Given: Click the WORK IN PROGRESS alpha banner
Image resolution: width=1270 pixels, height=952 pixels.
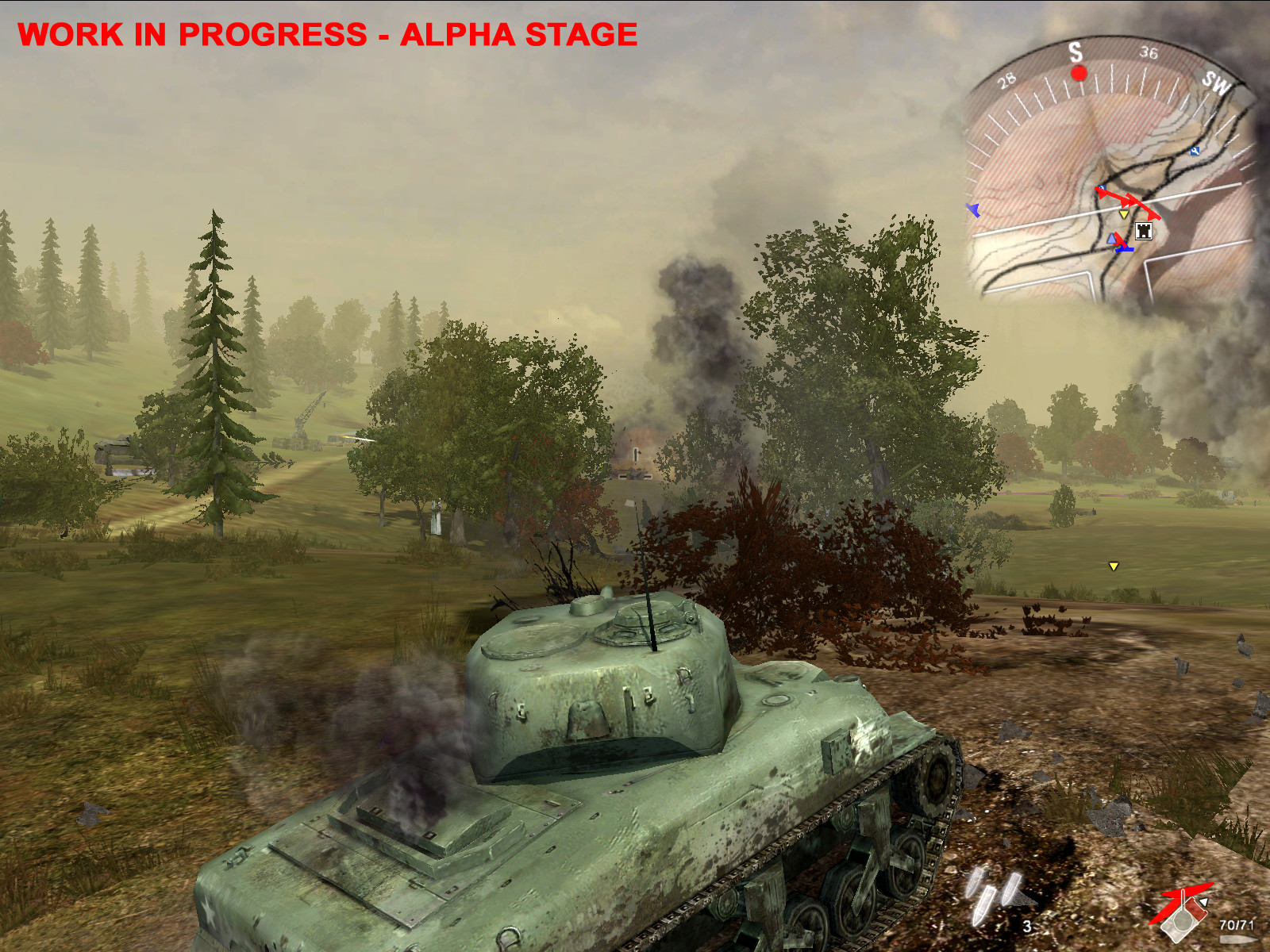Looking at the screenshot, I should (325, 33).
